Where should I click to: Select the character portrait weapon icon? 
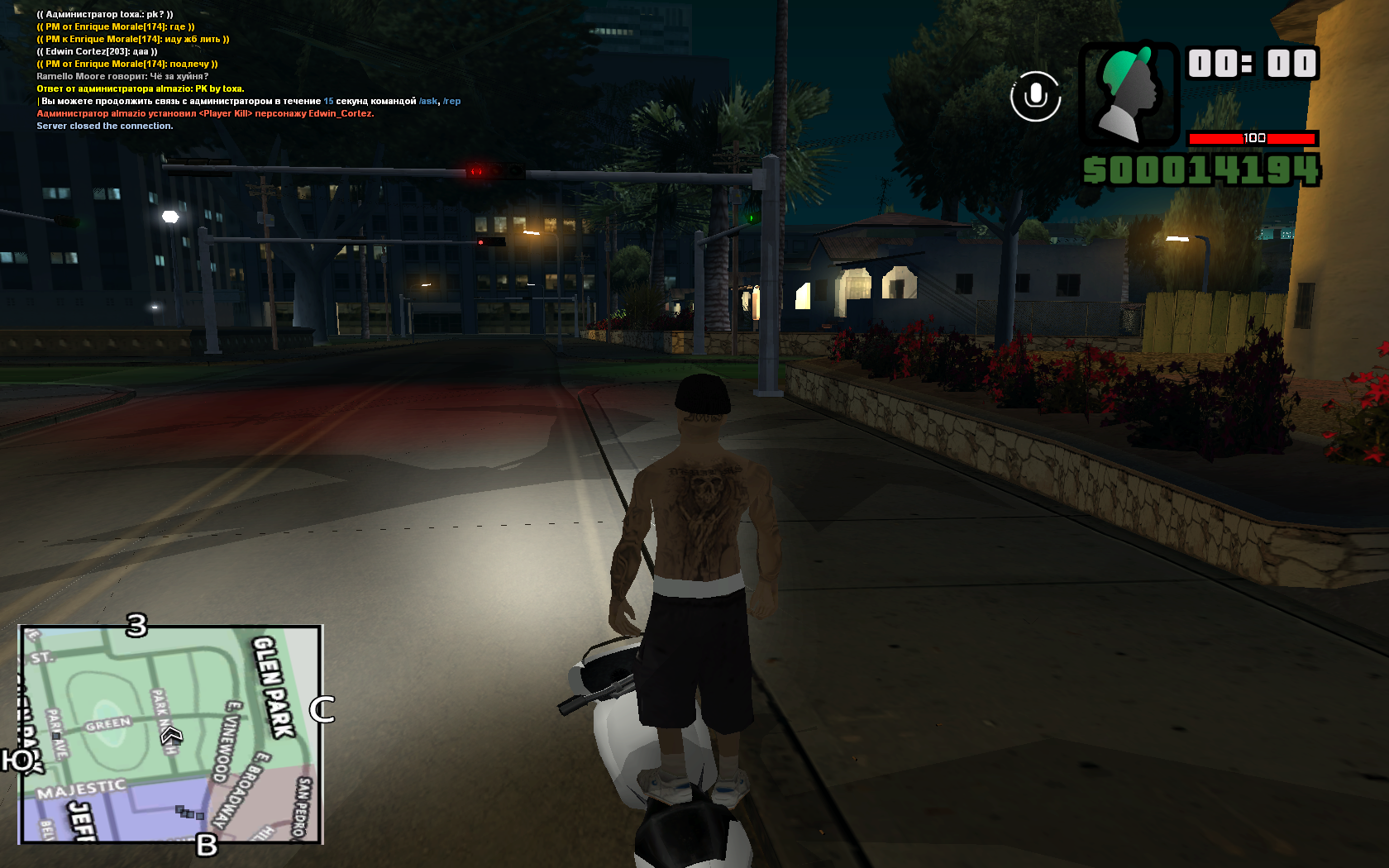pyautogui.click(x=1129, y=94)
